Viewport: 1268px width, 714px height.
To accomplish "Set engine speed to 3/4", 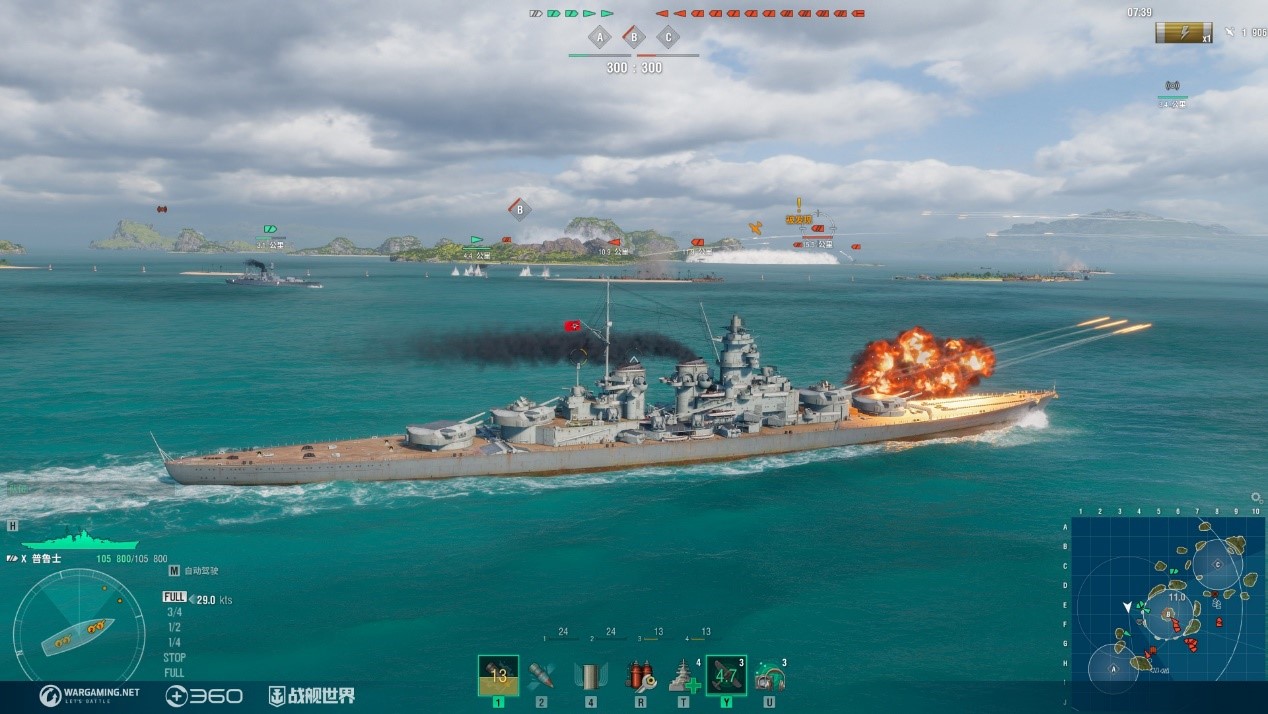I will pyautogui.click(x=174, y=612).
